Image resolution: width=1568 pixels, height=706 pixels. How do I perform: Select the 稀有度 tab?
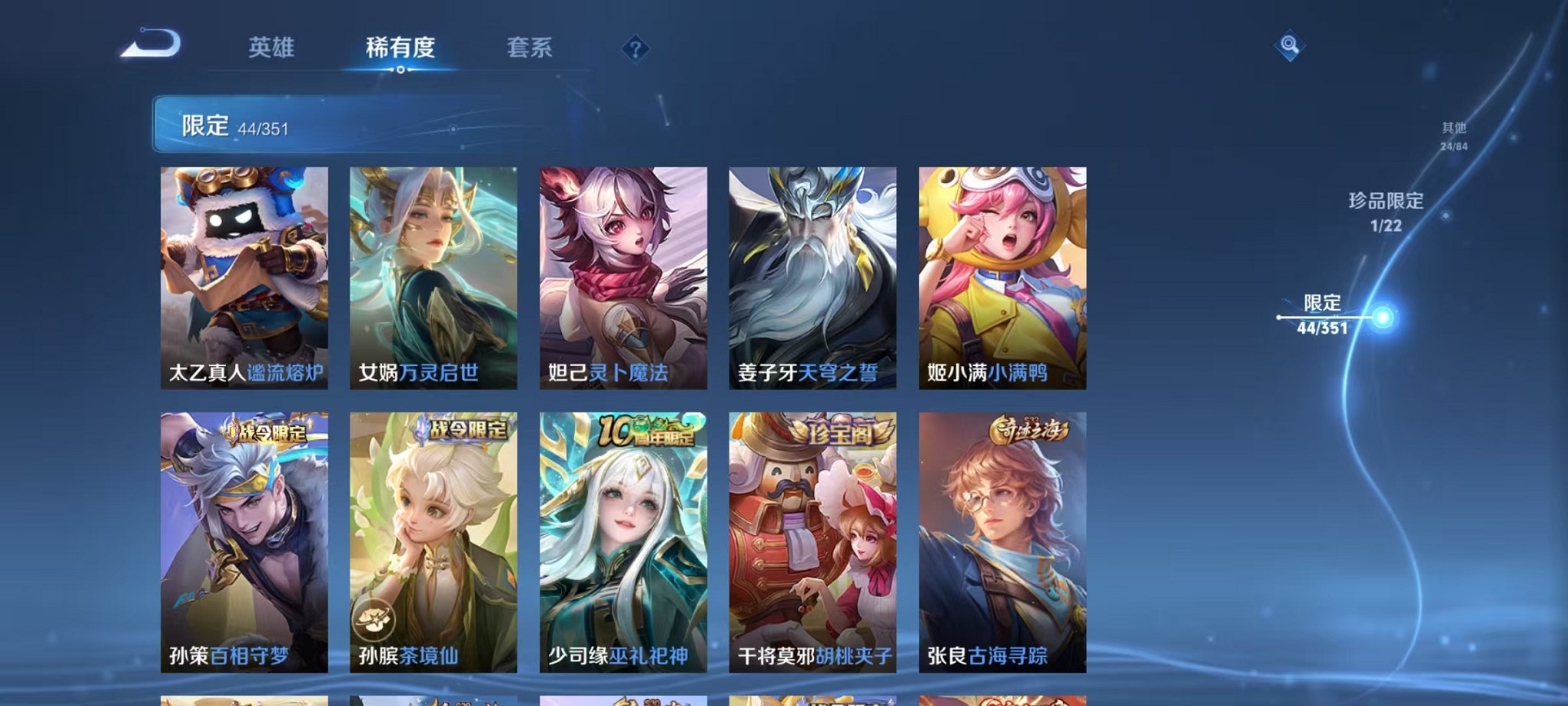pyautogui.click(x=399, y=48)
